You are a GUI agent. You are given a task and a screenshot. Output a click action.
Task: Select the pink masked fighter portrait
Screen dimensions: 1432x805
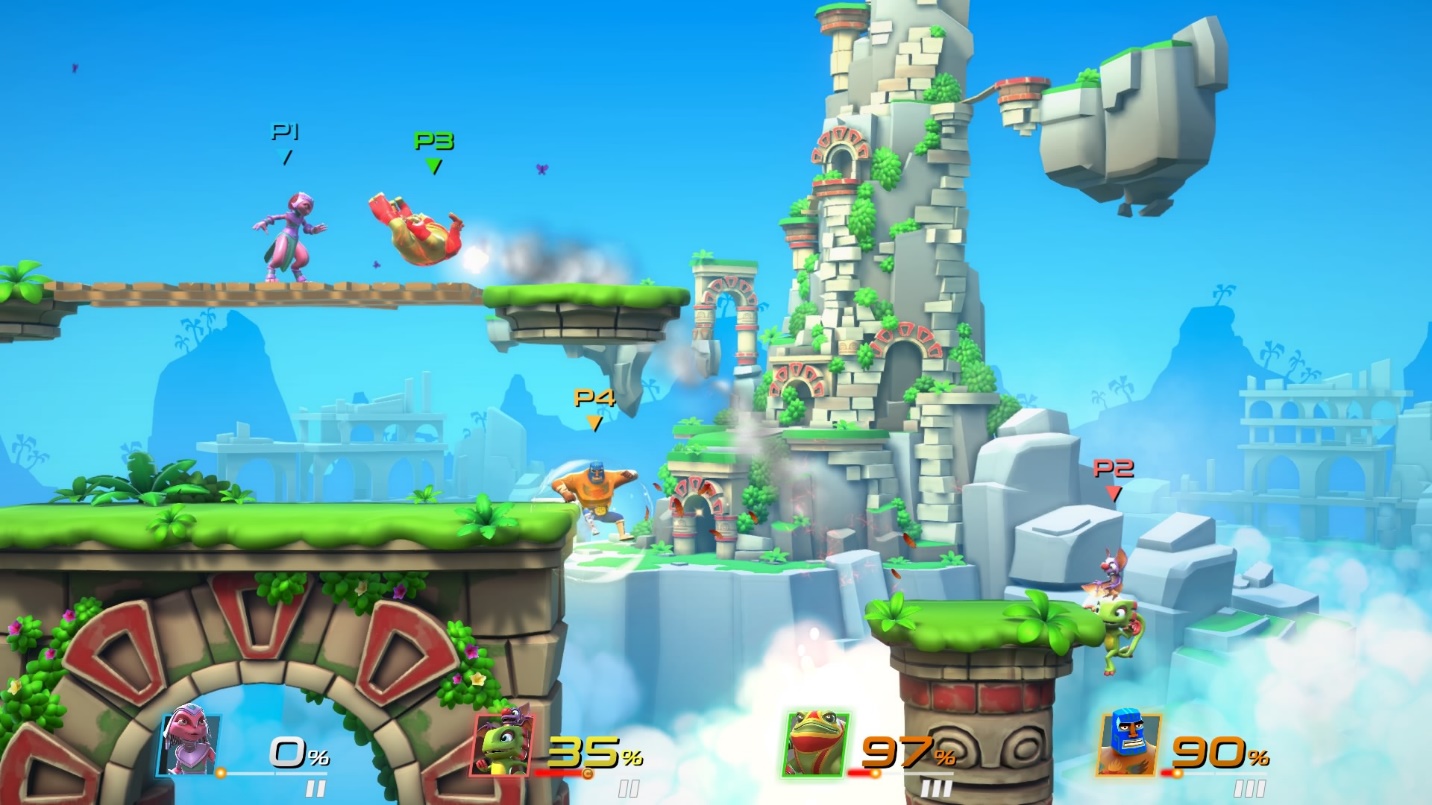pyautogui.click(x=188, y=741)
